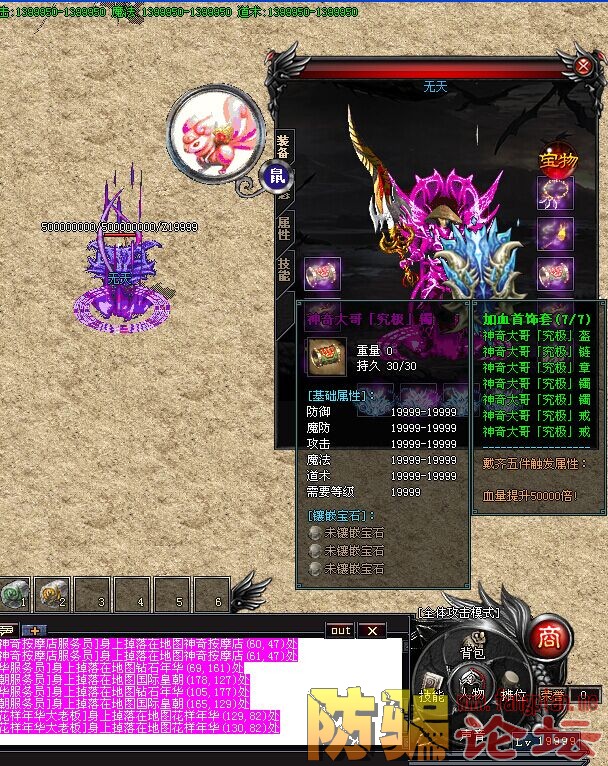Use the item in hotbar slot 1
This screenshot has width=608, height=766.
[x=14, y=594]
